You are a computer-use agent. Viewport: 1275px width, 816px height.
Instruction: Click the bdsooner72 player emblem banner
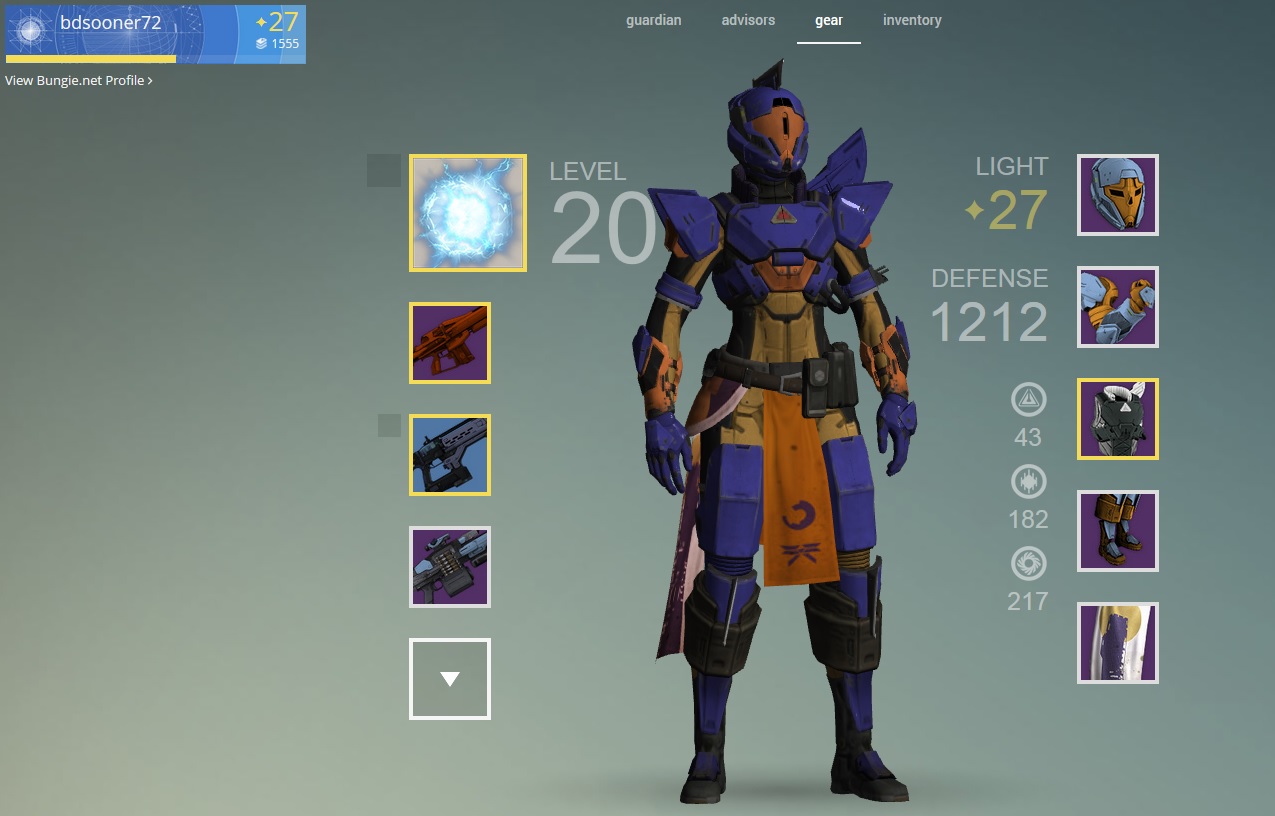point(155,34)
